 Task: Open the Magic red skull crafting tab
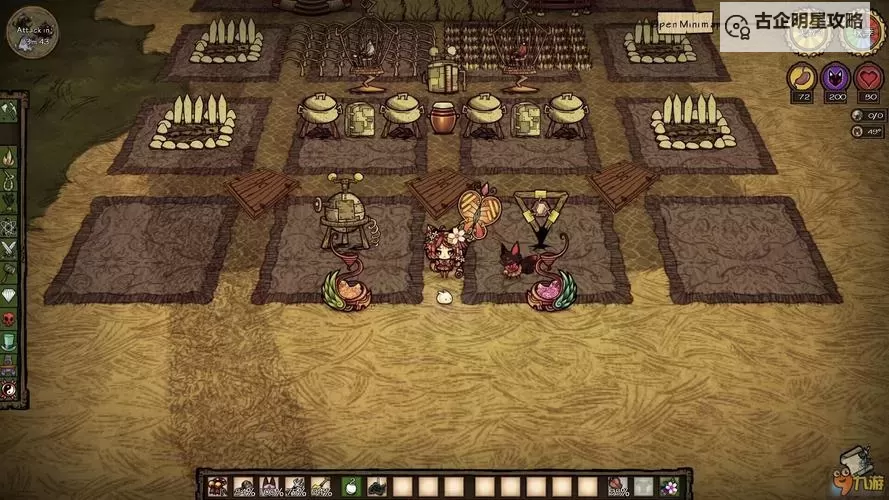pyautogui.click(x=9, y=319)
